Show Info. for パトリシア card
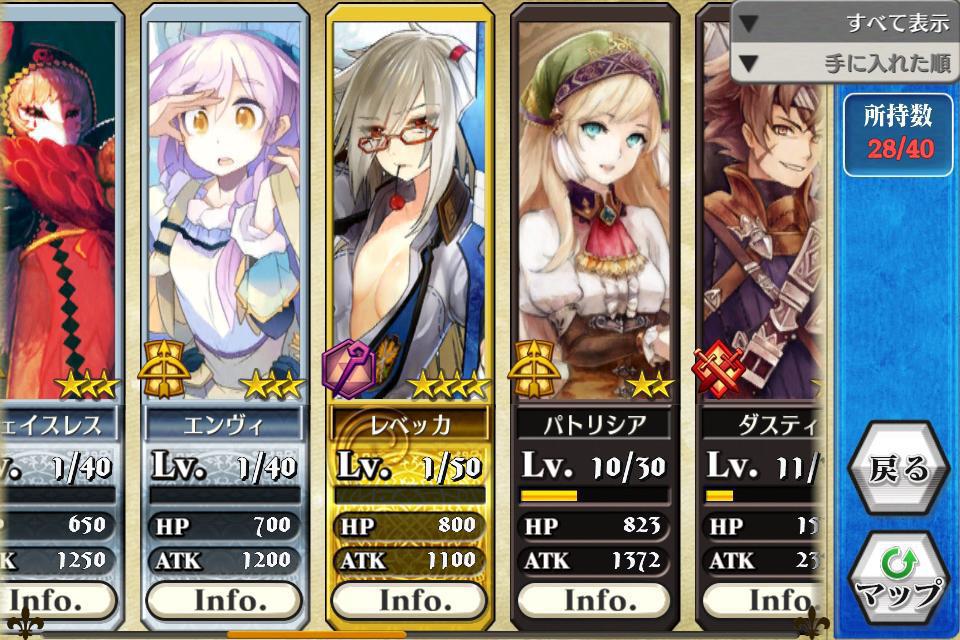The height and width of the screenshot is (640, 960). point(595,600)
